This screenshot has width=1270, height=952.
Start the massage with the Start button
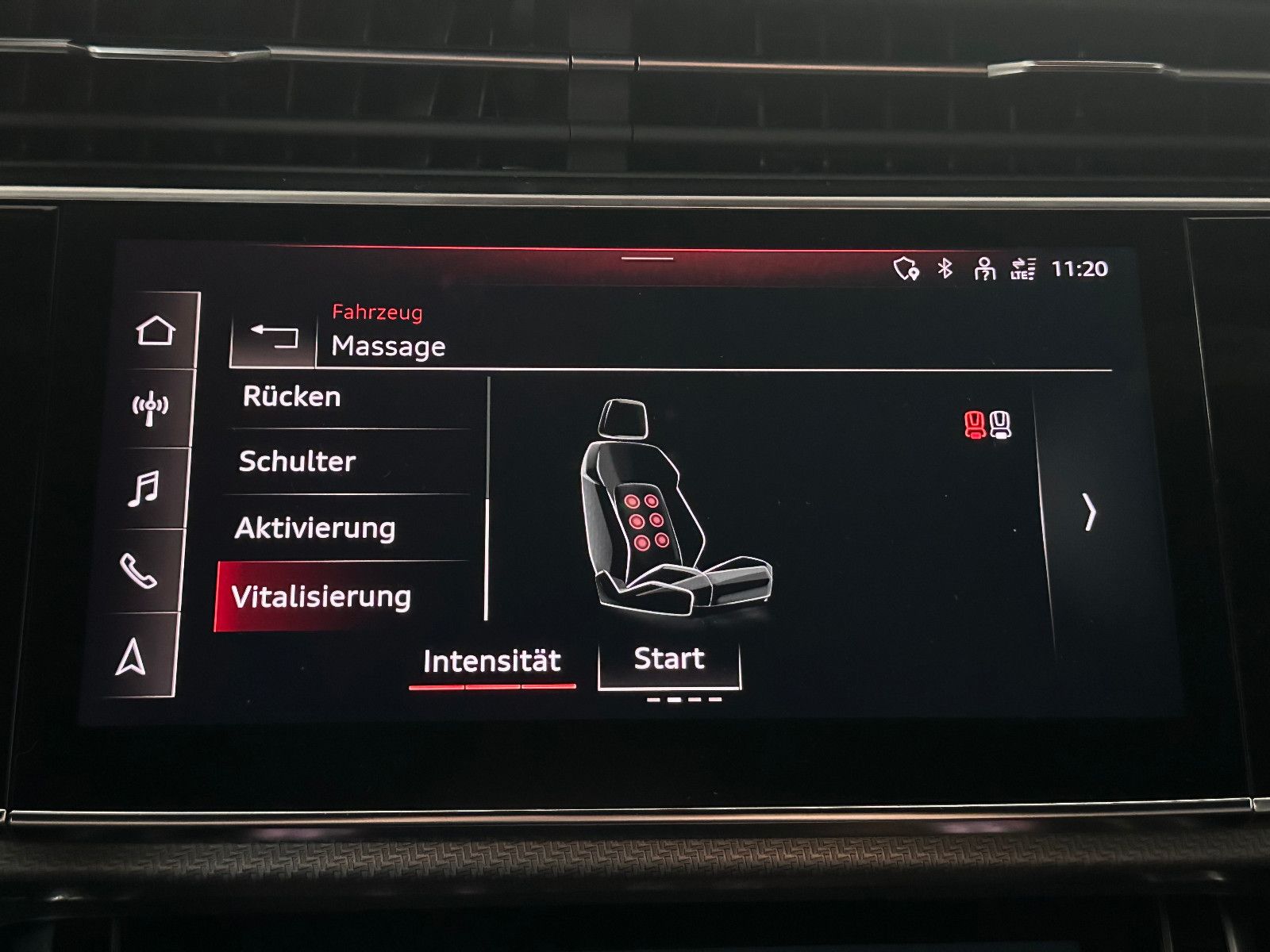(x=669, y=660)
